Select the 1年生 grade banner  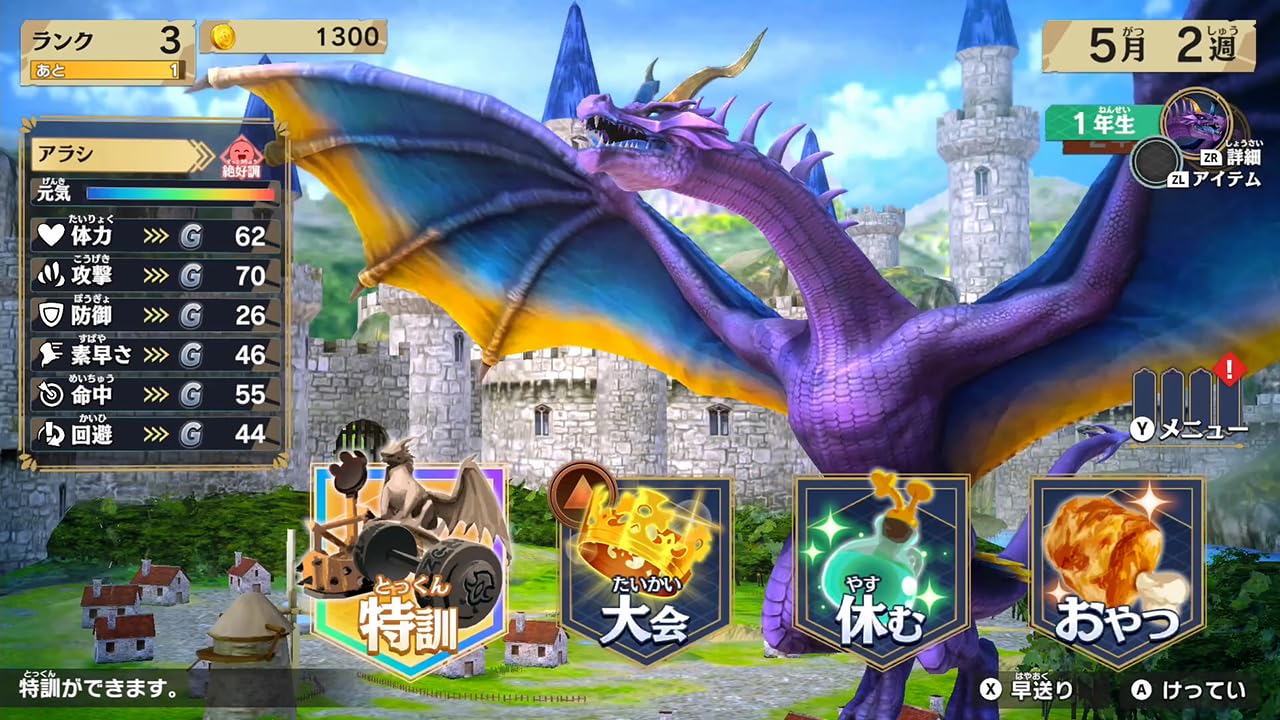pyautogui.click(x=1099, y=121)
